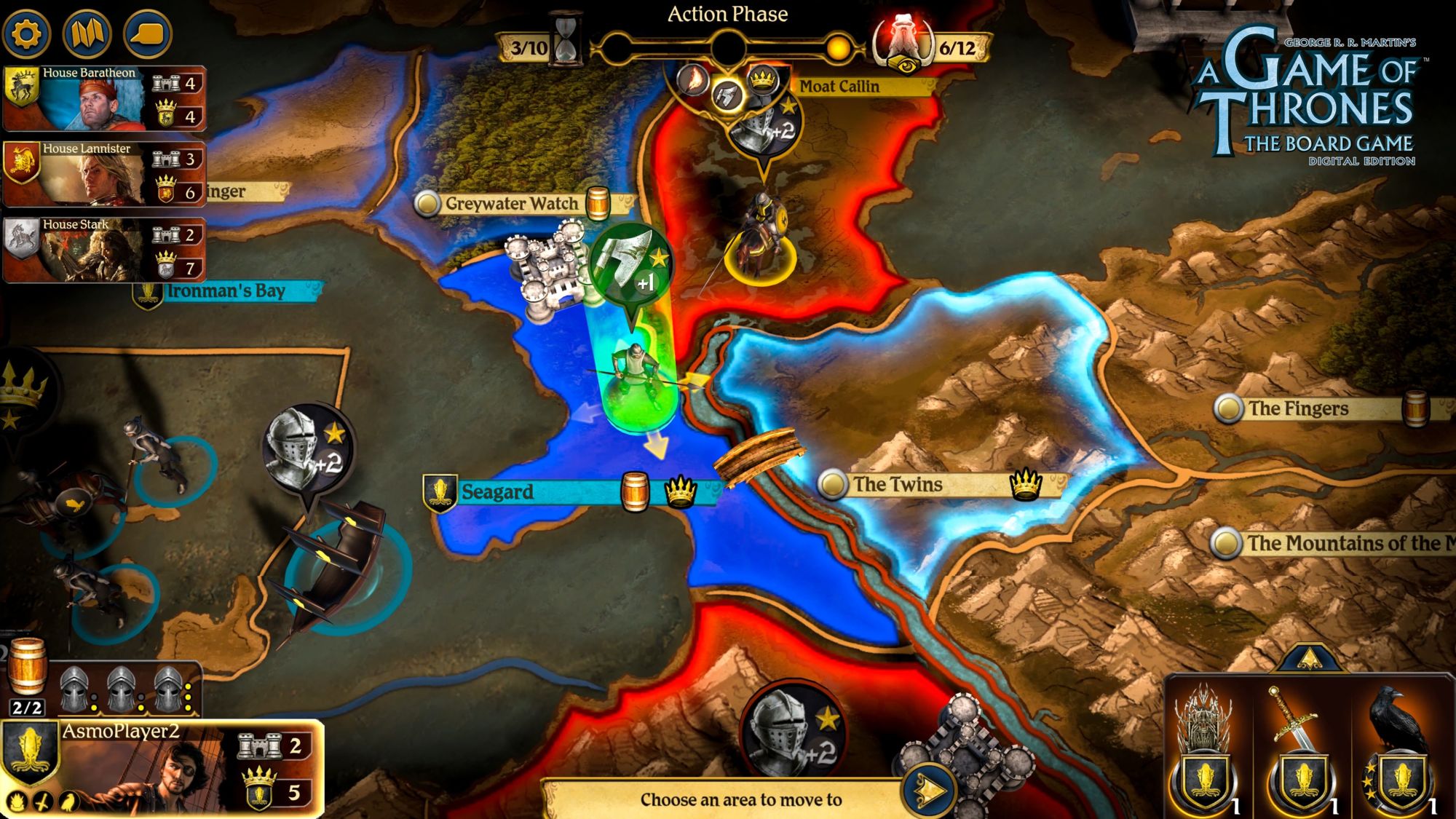Click the green axe march order token

[x=630, y=264]
